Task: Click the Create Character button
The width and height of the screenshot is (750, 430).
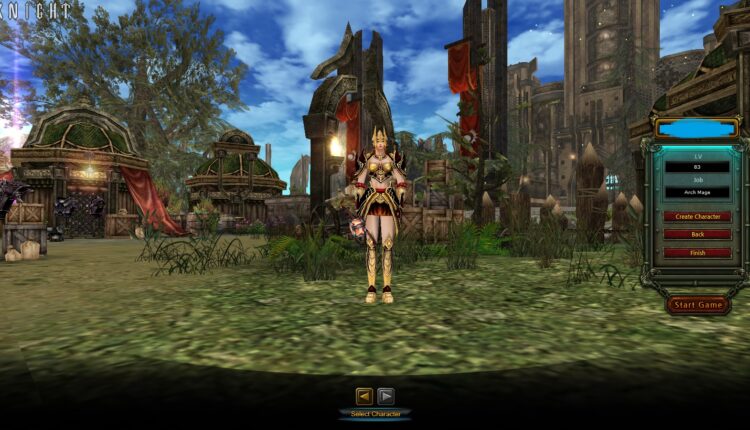Action: click(x=697, y=216)
